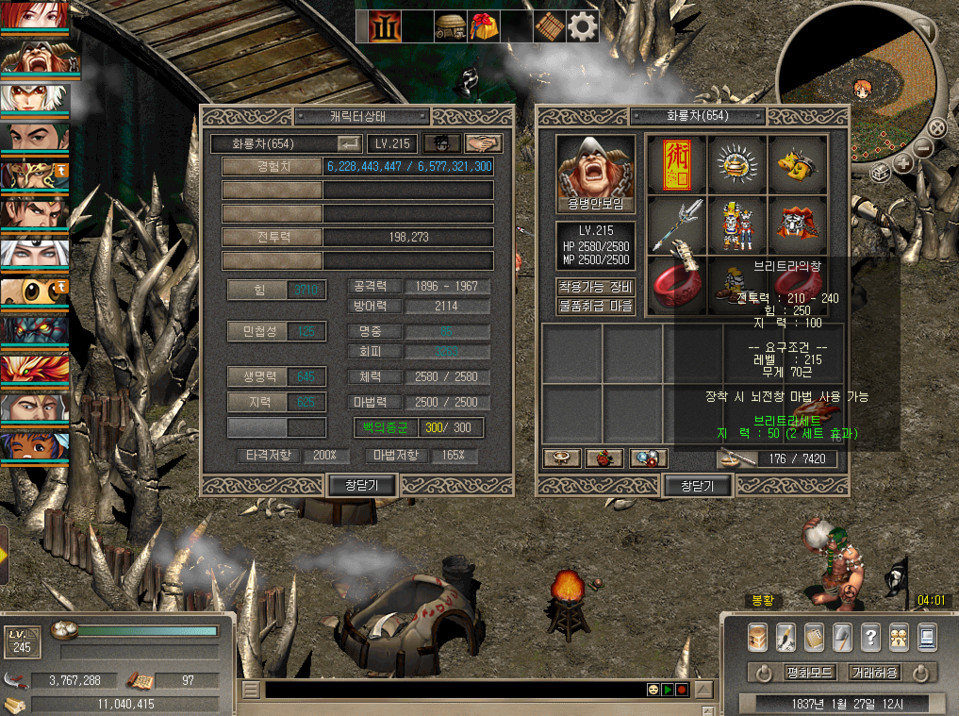Click the 지력 intelligence stat button
The image size is (959, 716).
[x=259, y=401]
